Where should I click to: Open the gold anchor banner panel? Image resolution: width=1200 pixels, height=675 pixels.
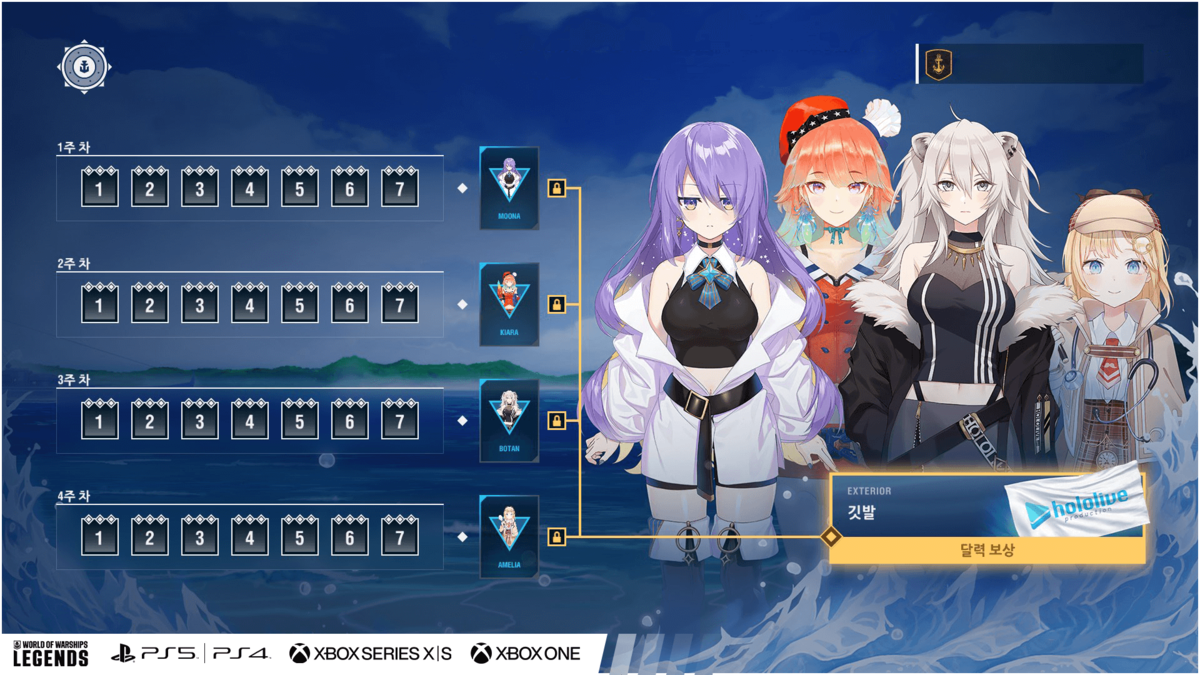click(x=1030, y=64)
